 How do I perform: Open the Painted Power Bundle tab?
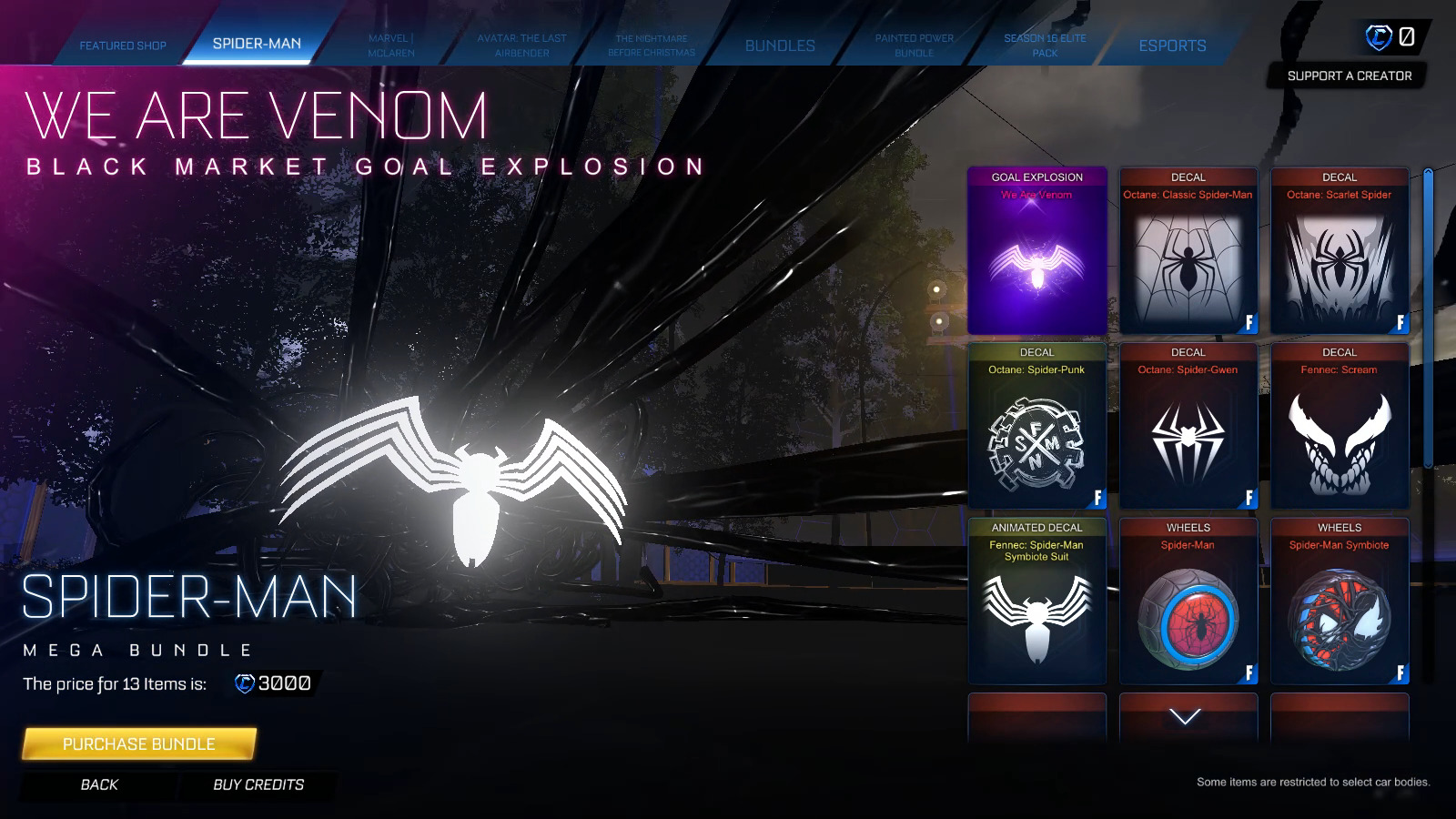[914, 45]
